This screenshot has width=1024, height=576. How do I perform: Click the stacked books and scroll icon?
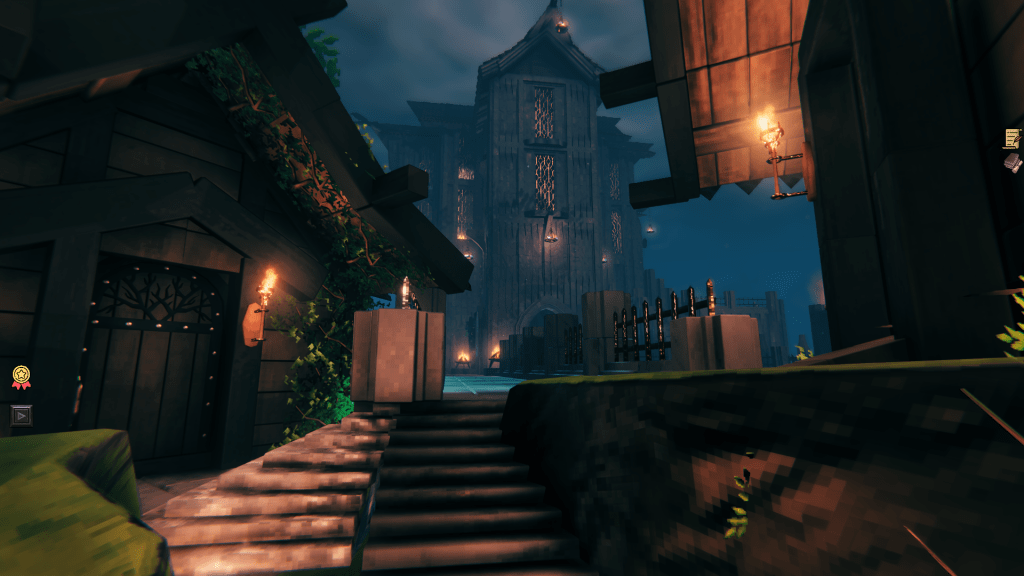1013,162
